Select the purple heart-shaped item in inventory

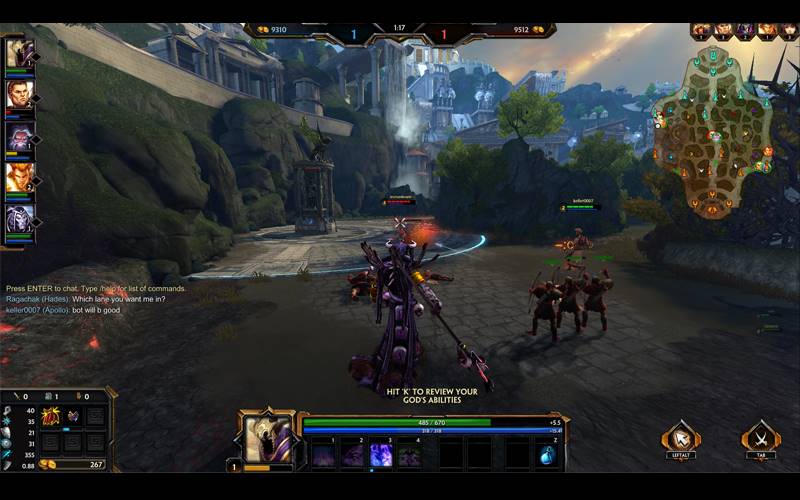point(73,416)
